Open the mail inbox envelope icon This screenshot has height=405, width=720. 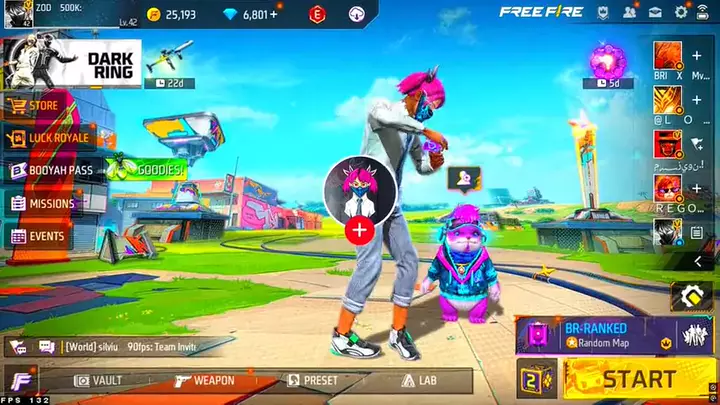pos(655,13)
